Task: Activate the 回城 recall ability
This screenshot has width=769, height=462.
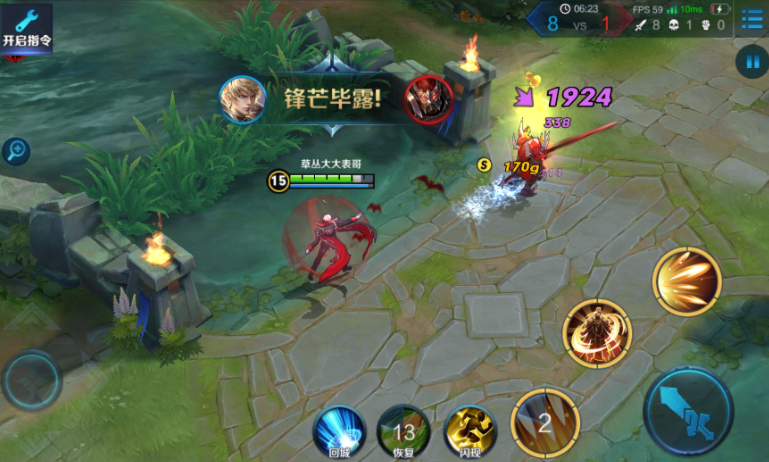Action: click(x=340, y=432)
